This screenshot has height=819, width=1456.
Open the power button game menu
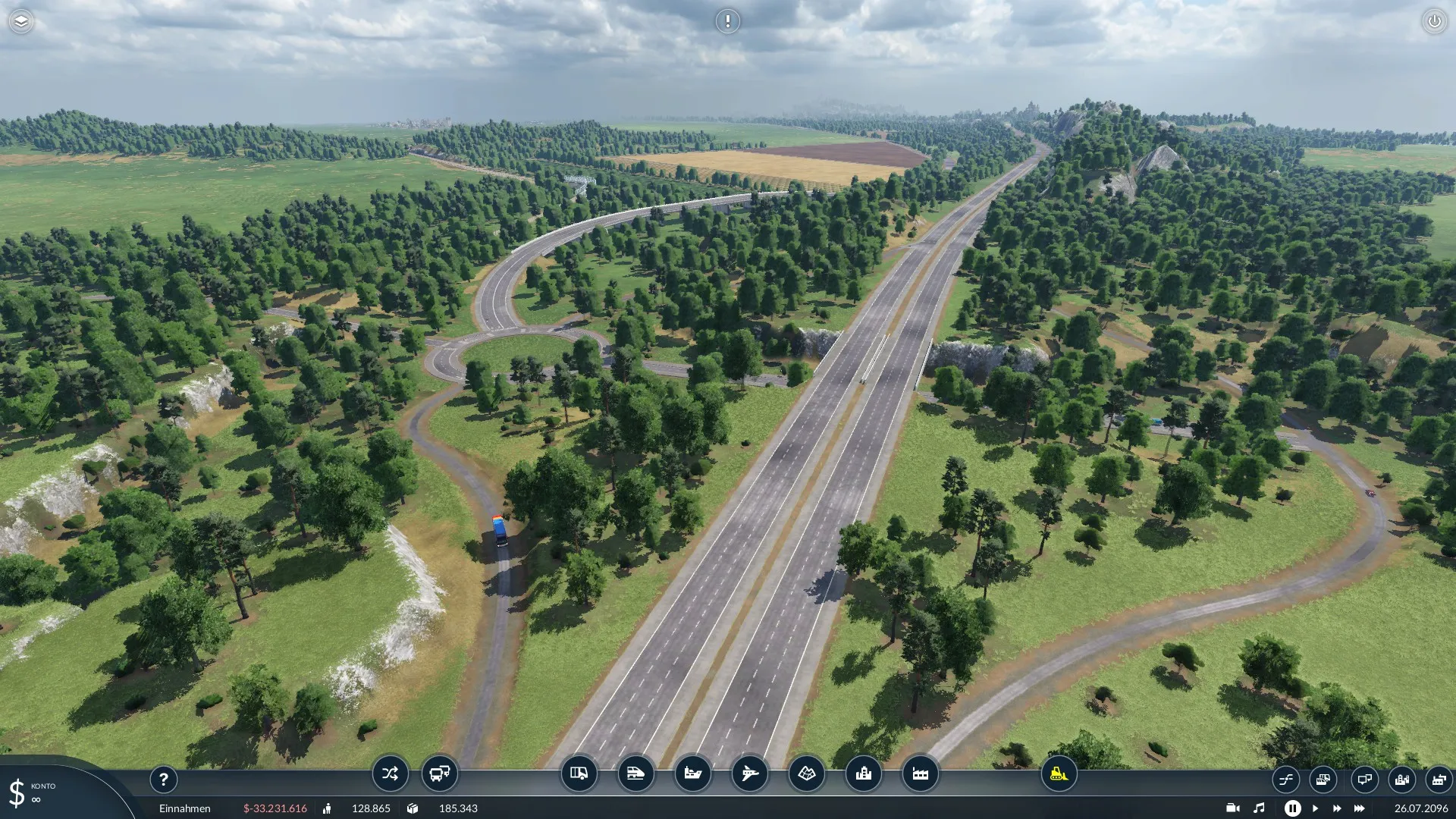(x=1434, y=21)
